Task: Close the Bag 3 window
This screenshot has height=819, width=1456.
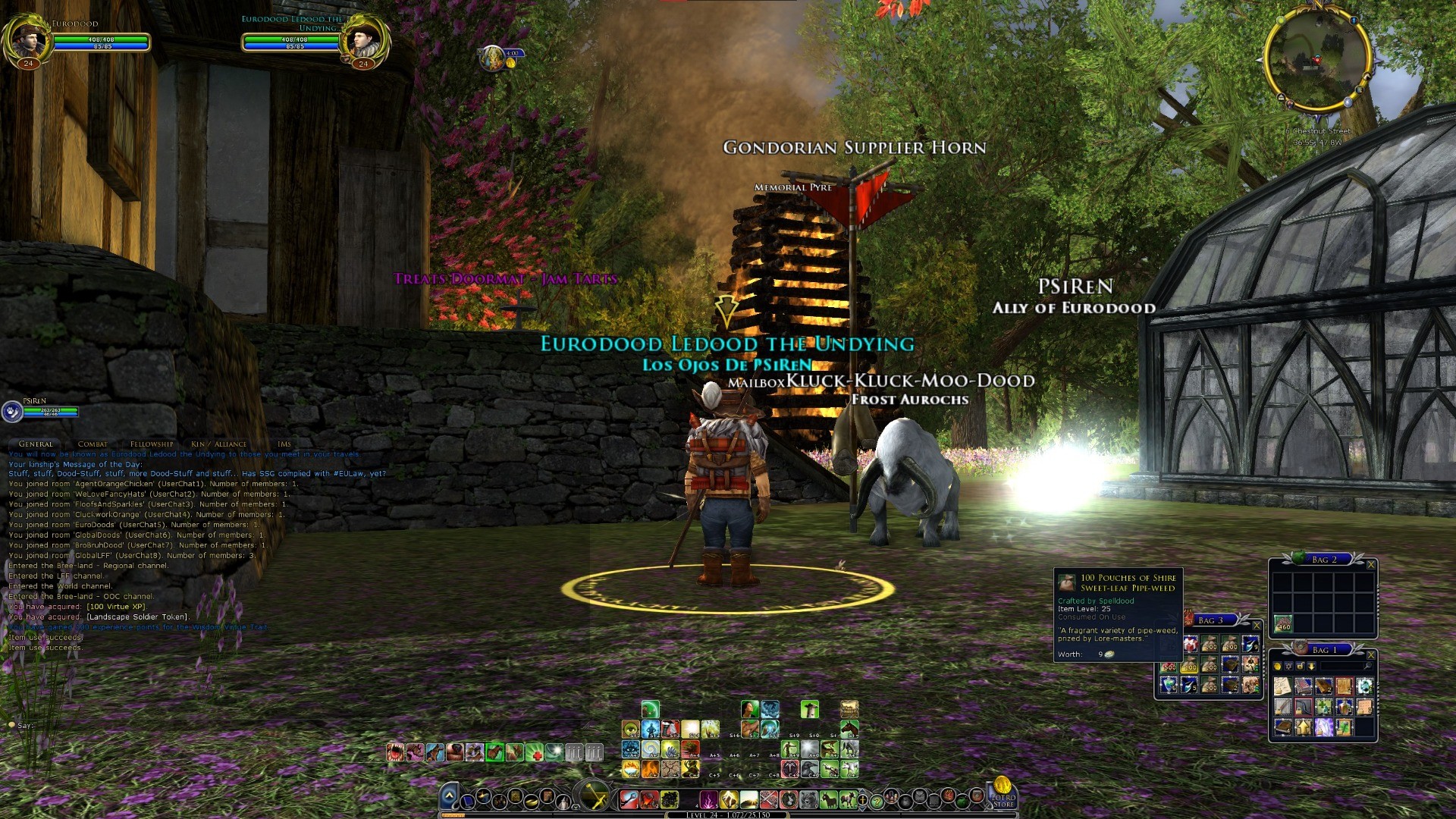Action: [1257, 625]
